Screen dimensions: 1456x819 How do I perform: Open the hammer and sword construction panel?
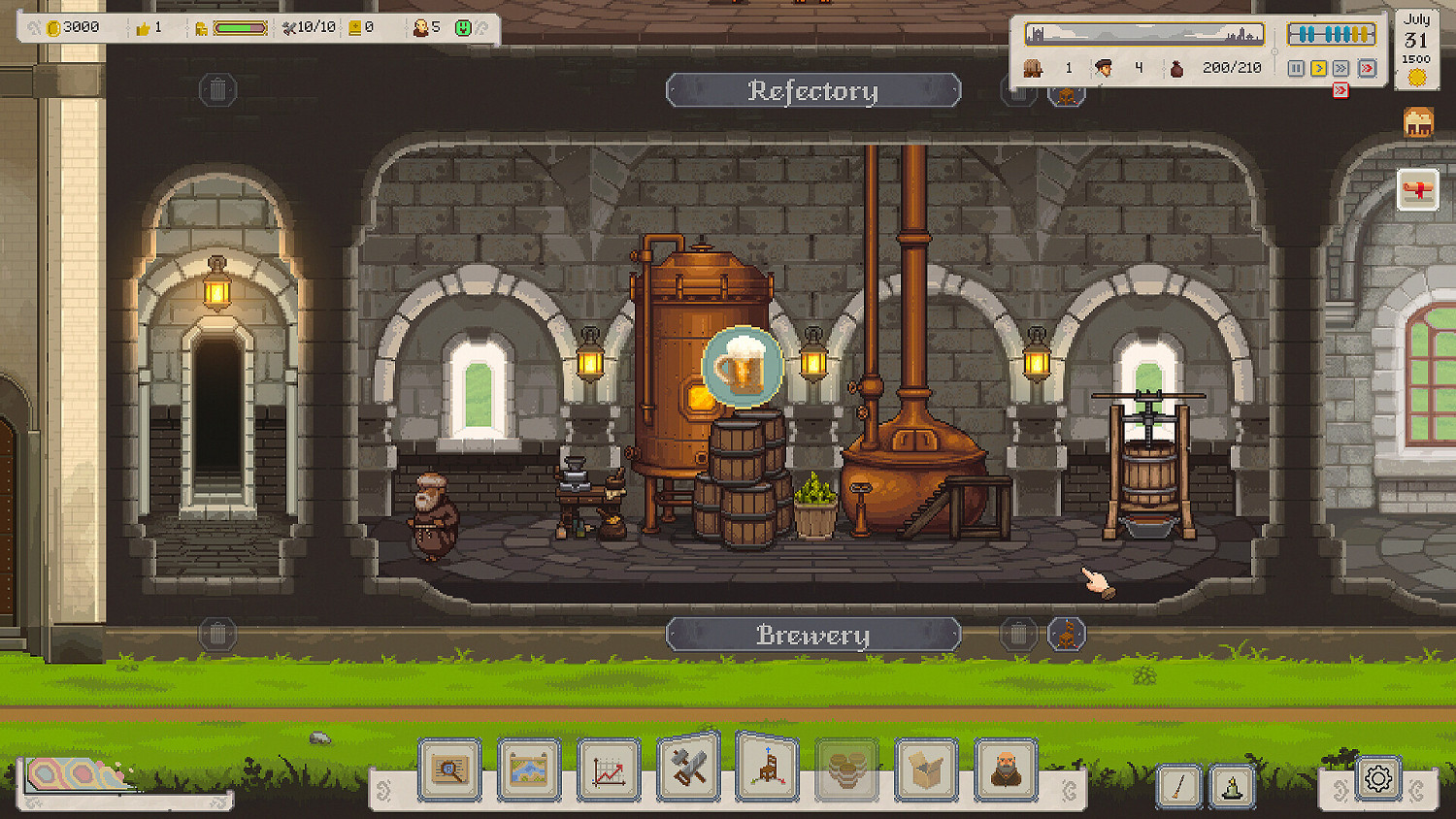(687, 771)
